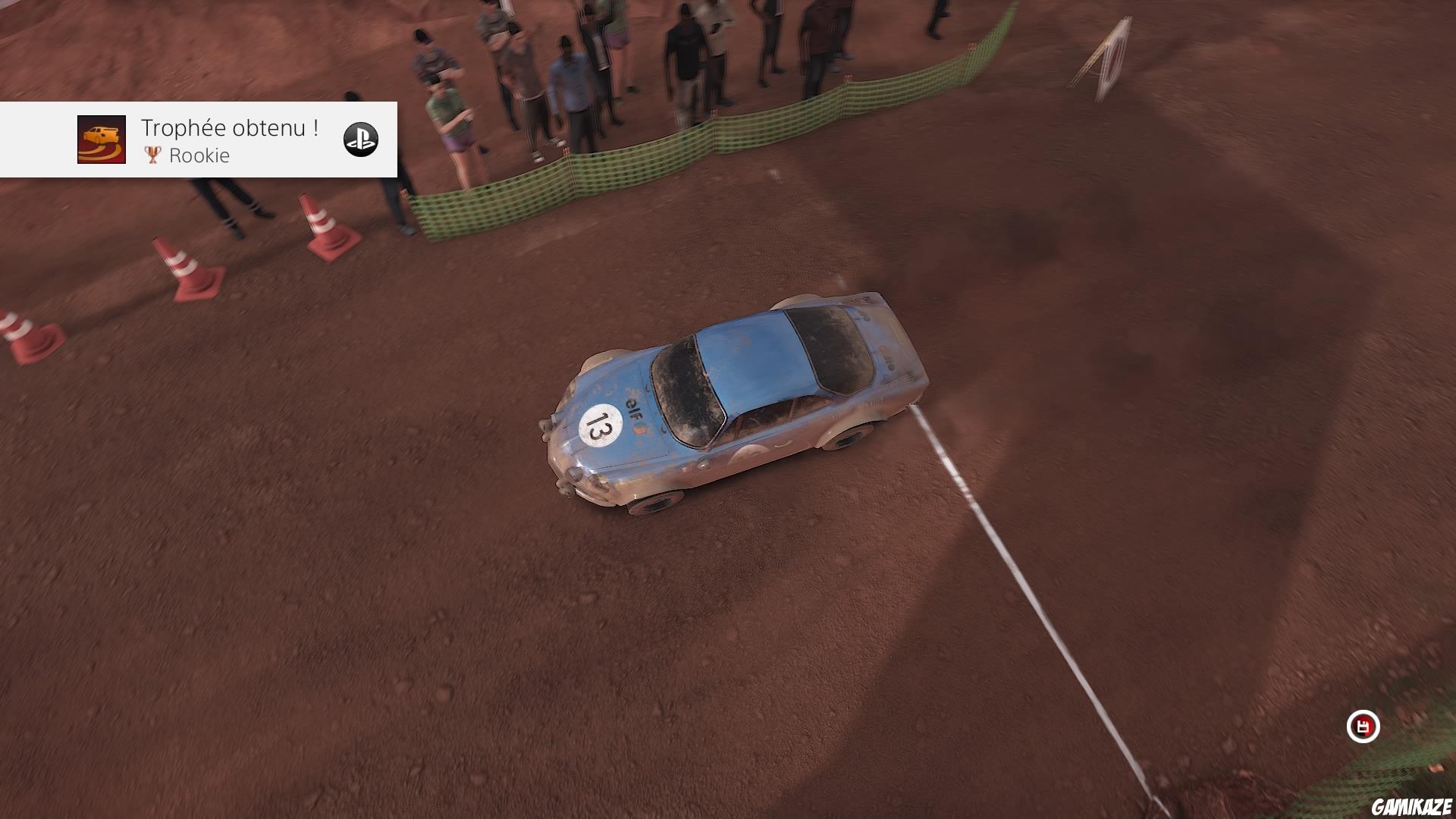Click the PlayStation logo in the notification

[x=362, y=140]
